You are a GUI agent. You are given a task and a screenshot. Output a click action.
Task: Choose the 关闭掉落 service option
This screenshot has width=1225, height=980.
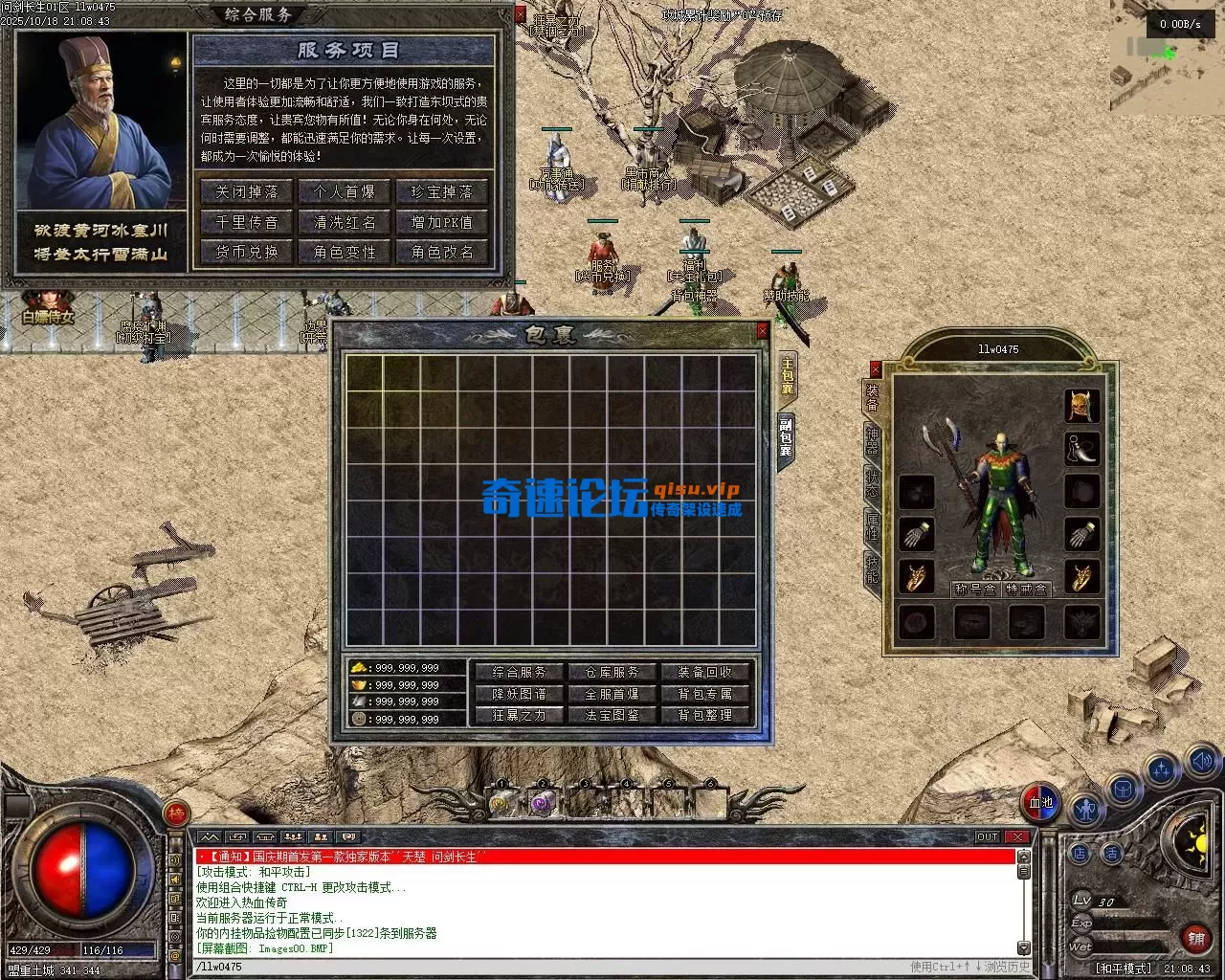point(246,191)
